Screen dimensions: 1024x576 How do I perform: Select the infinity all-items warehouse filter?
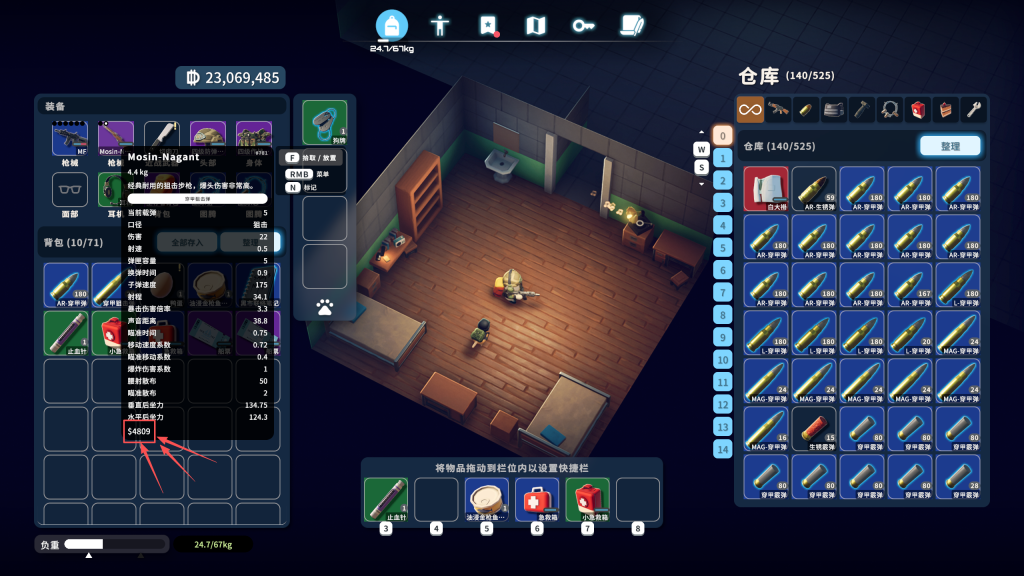pos(750,108)
